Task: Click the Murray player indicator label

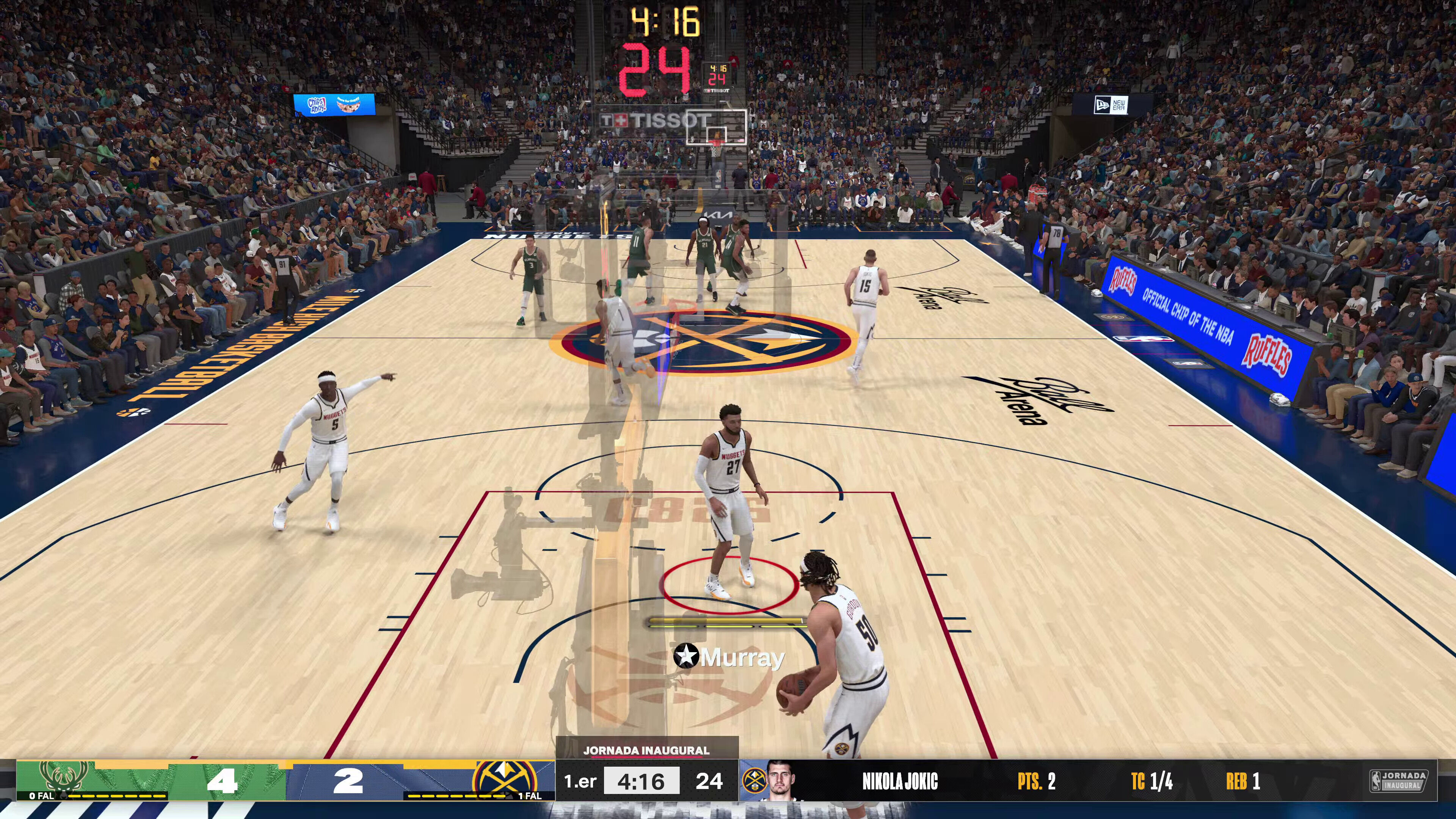Action: 729,657
